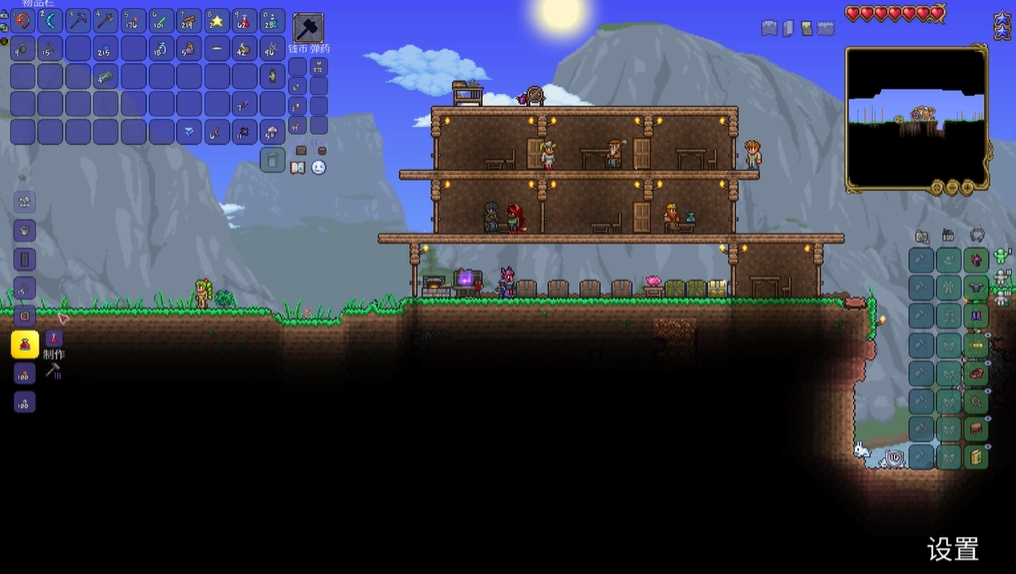
Task: Select the fallen star hotbar slot
Action: [x=216, y=21]
